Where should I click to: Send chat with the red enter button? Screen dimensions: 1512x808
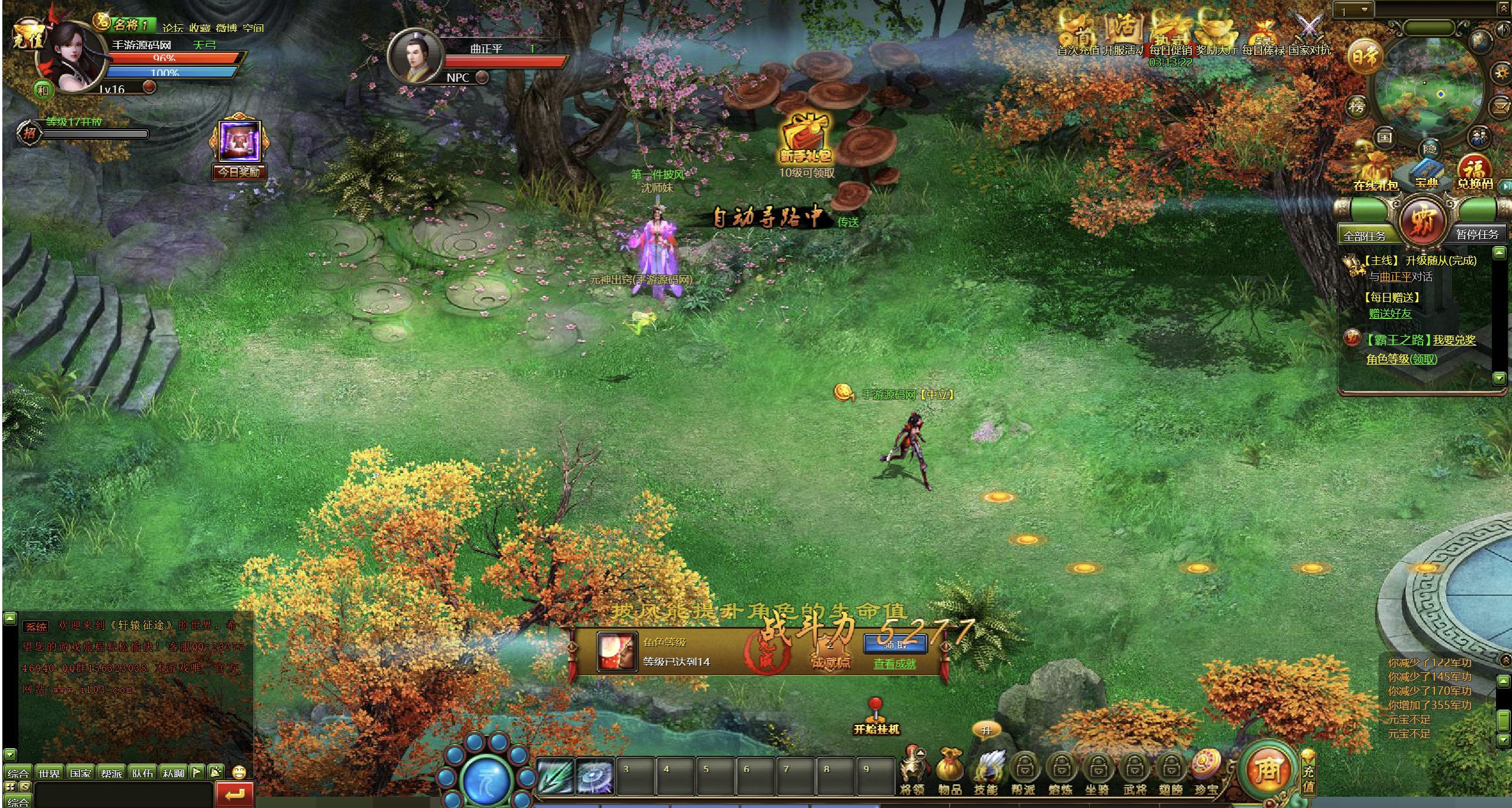(235, 794)
